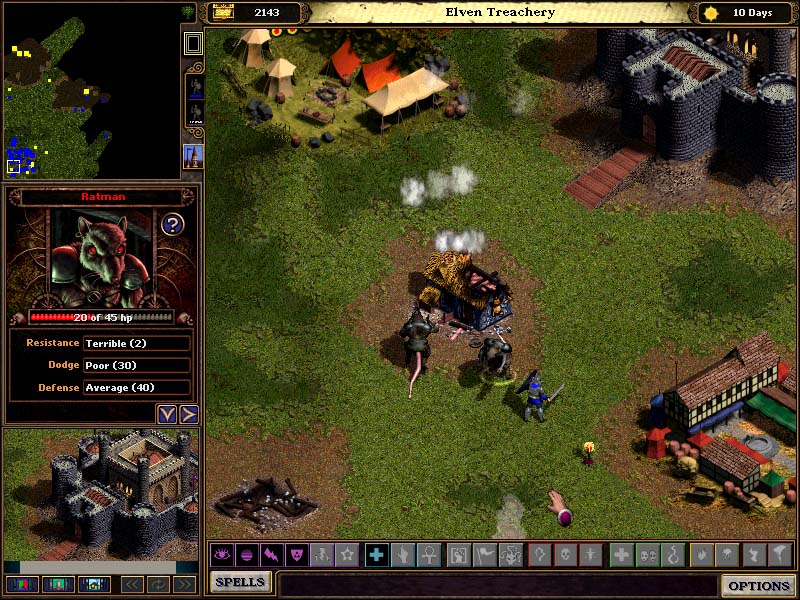Open the Options menu
The height and width of the screenshot is (600, 800).
tap(759, 586)
